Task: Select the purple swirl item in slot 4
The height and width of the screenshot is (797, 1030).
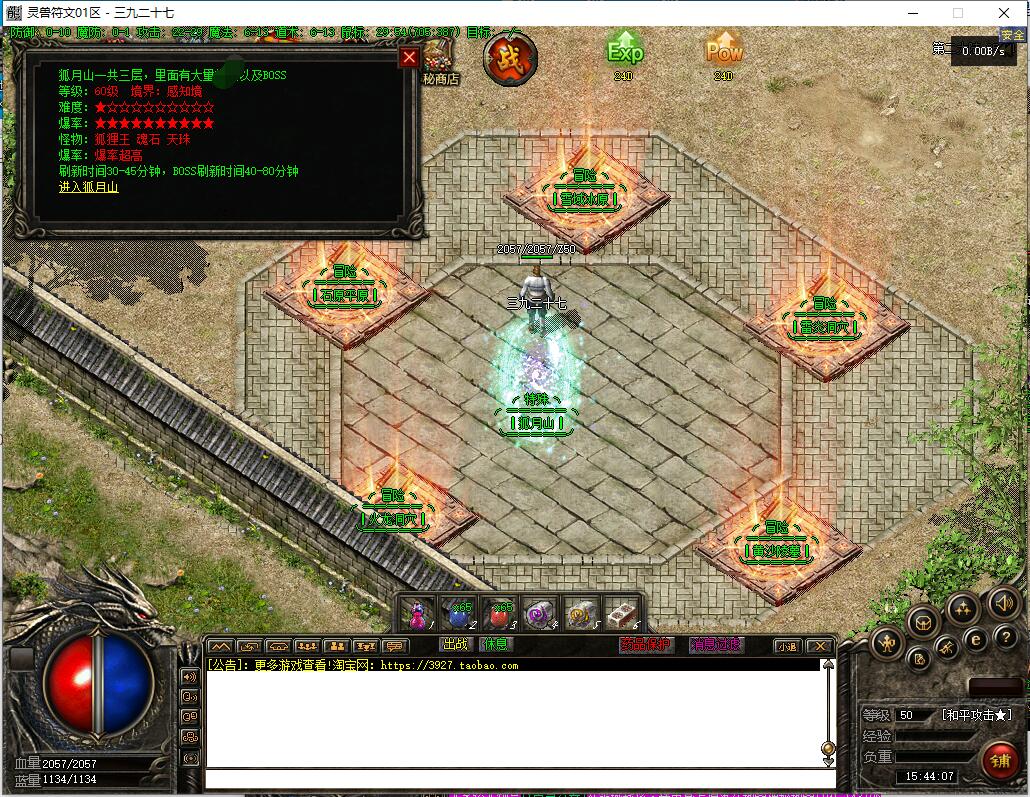Action: click(541, 614)
